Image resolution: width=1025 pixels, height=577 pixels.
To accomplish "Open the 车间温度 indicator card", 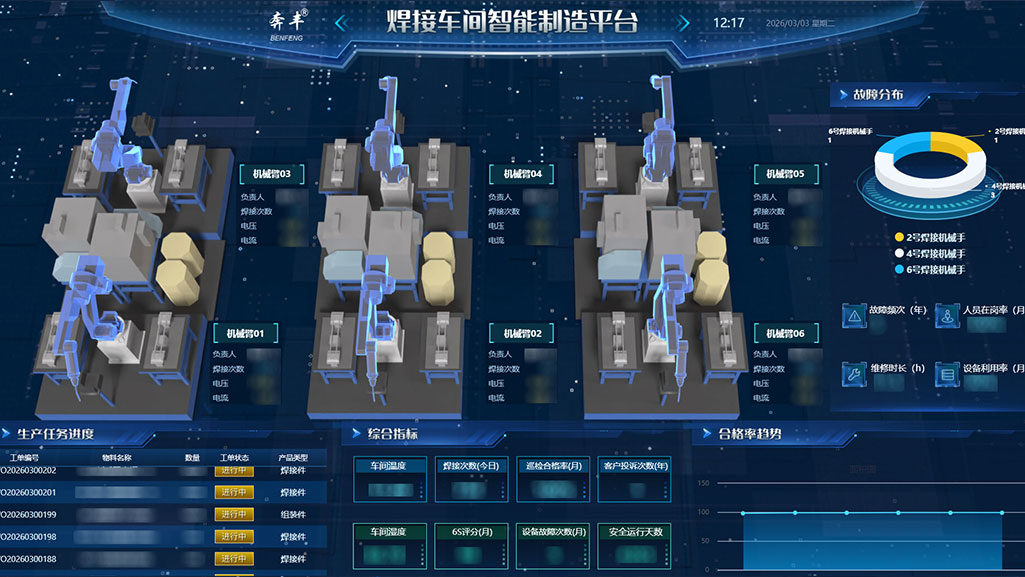I will click(x=389, y=481).
